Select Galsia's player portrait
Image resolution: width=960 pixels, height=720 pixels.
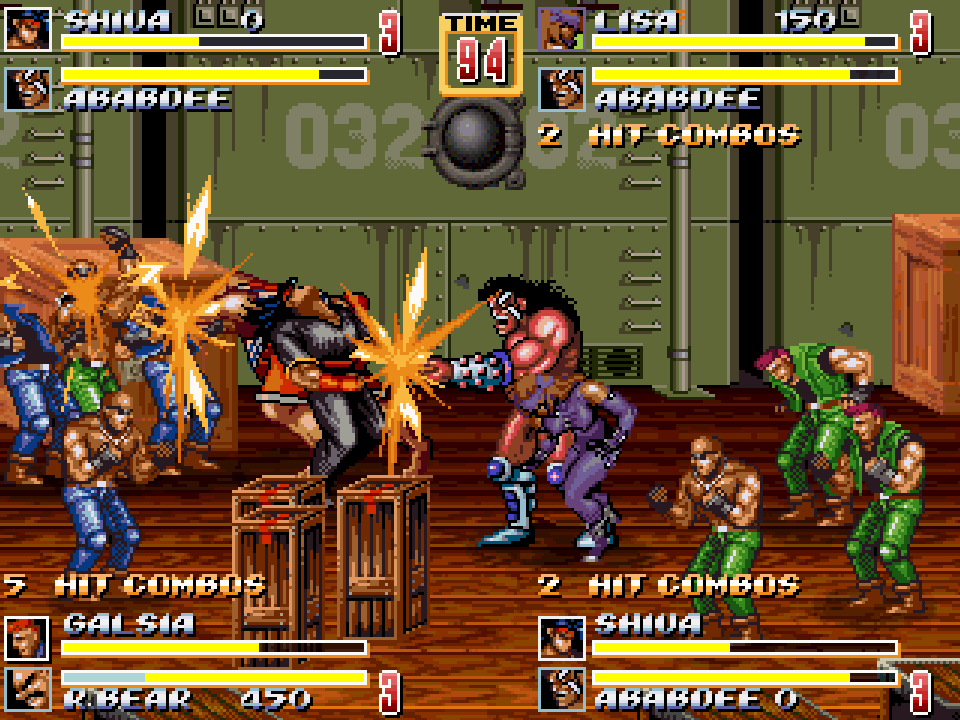point(27,638)
